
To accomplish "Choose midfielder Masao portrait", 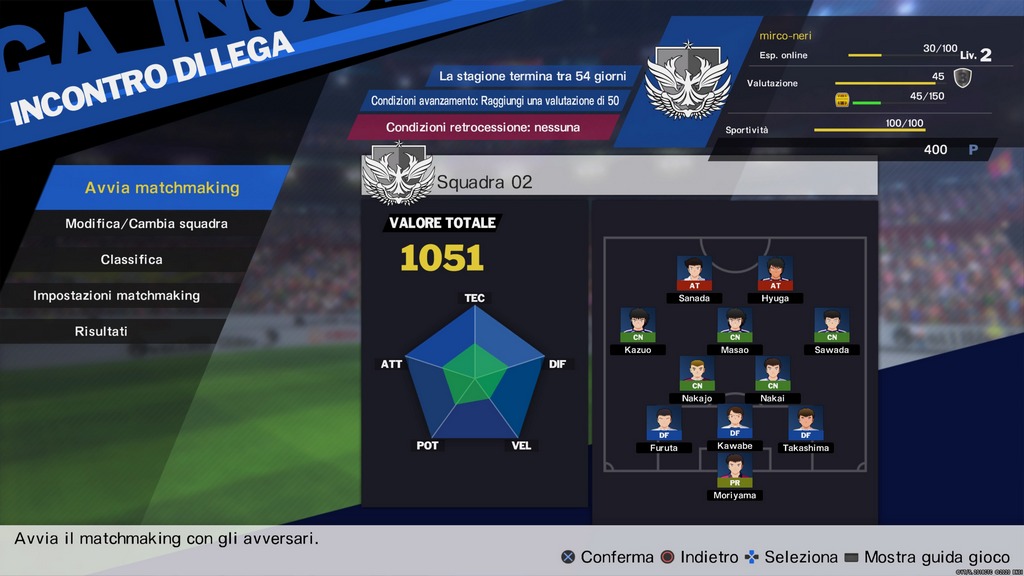I will click(x=735, y=325).
